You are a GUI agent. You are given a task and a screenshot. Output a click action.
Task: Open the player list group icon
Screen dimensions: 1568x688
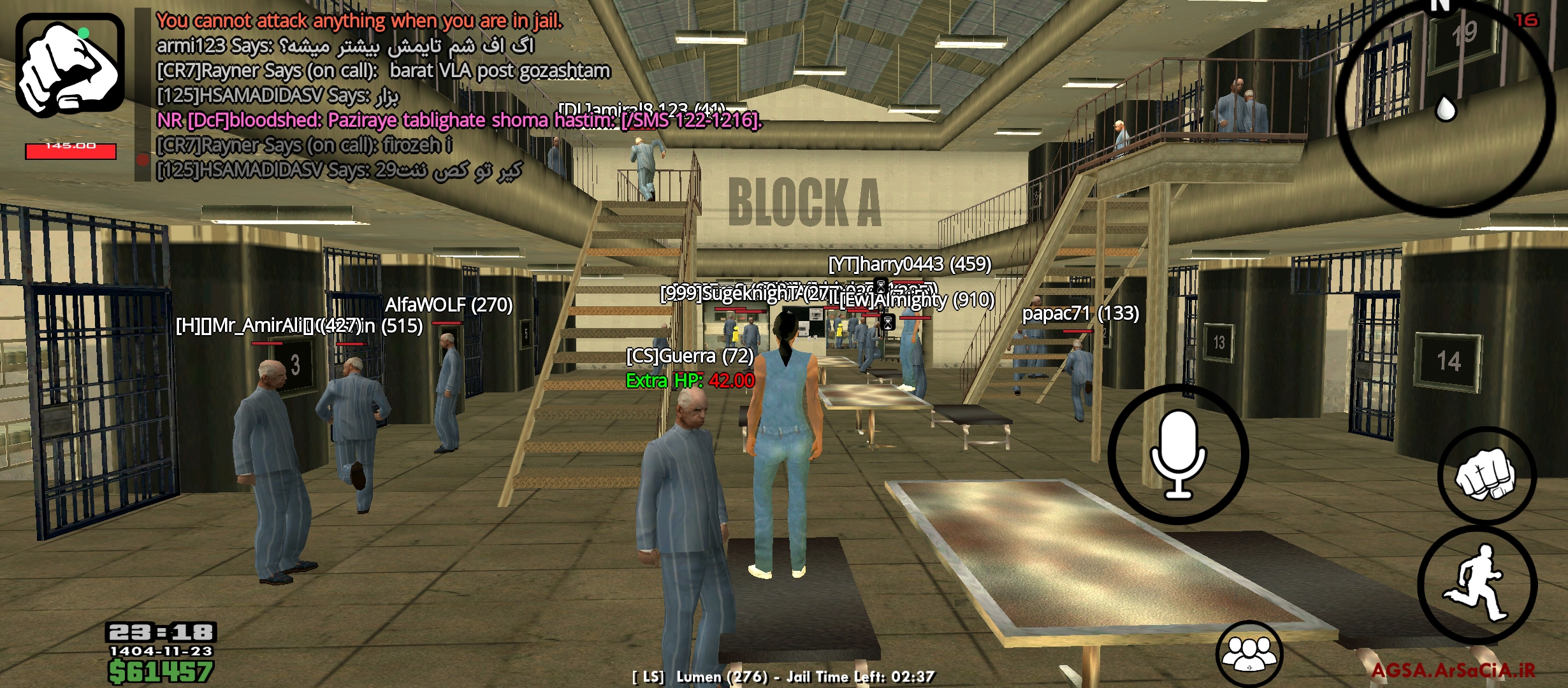1249,653
